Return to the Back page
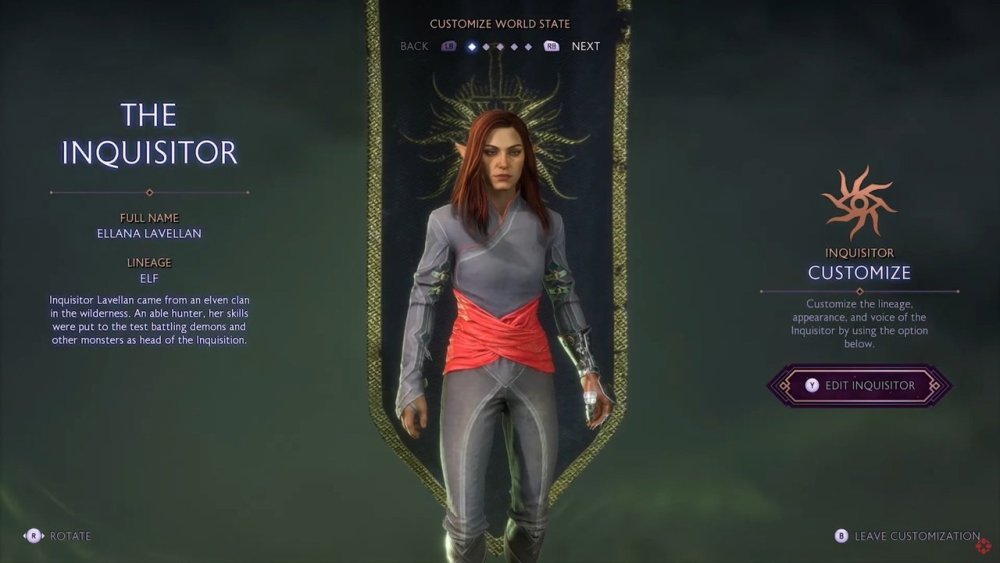The image size is (1000, 563). (x=414, y=46)
